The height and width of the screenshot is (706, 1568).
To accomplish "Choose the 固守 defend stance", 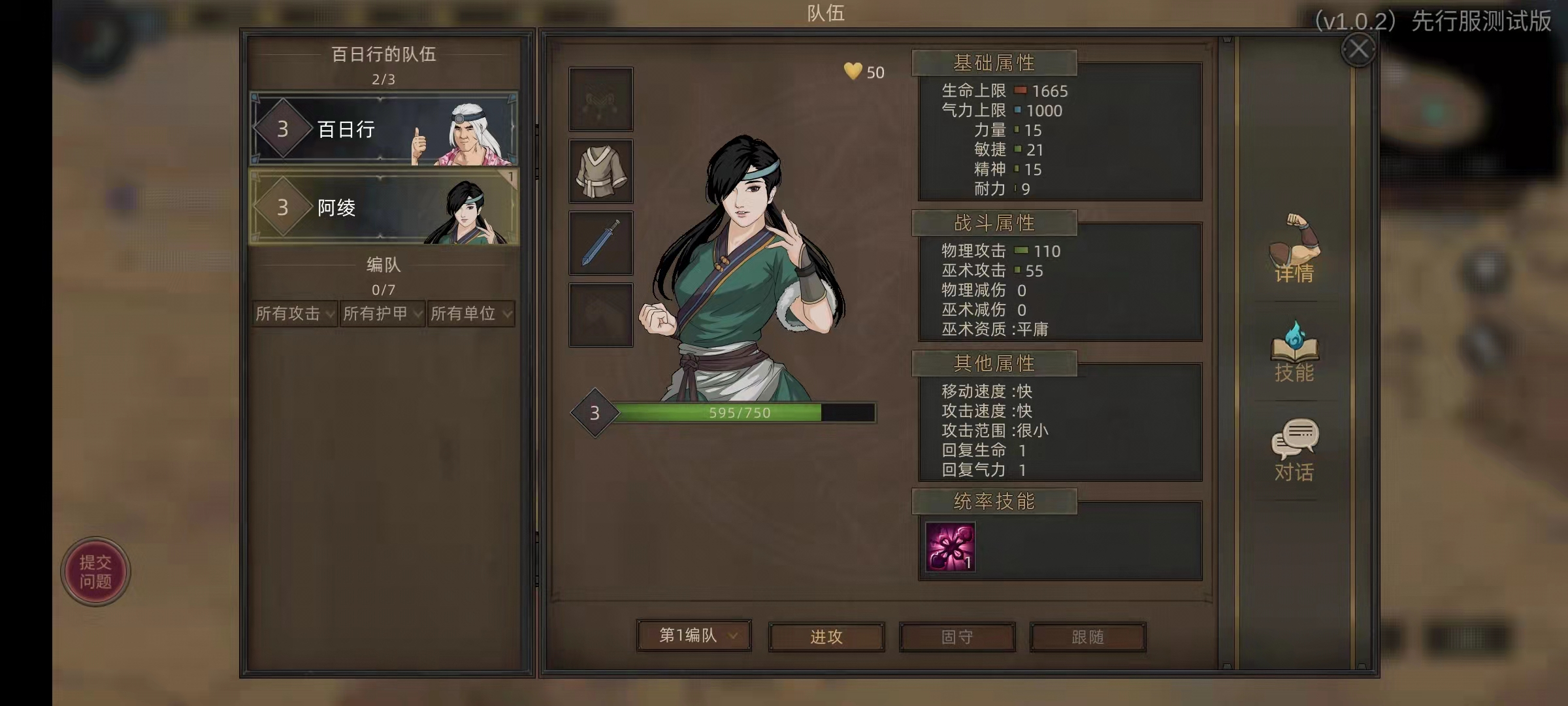I will 957,637.
